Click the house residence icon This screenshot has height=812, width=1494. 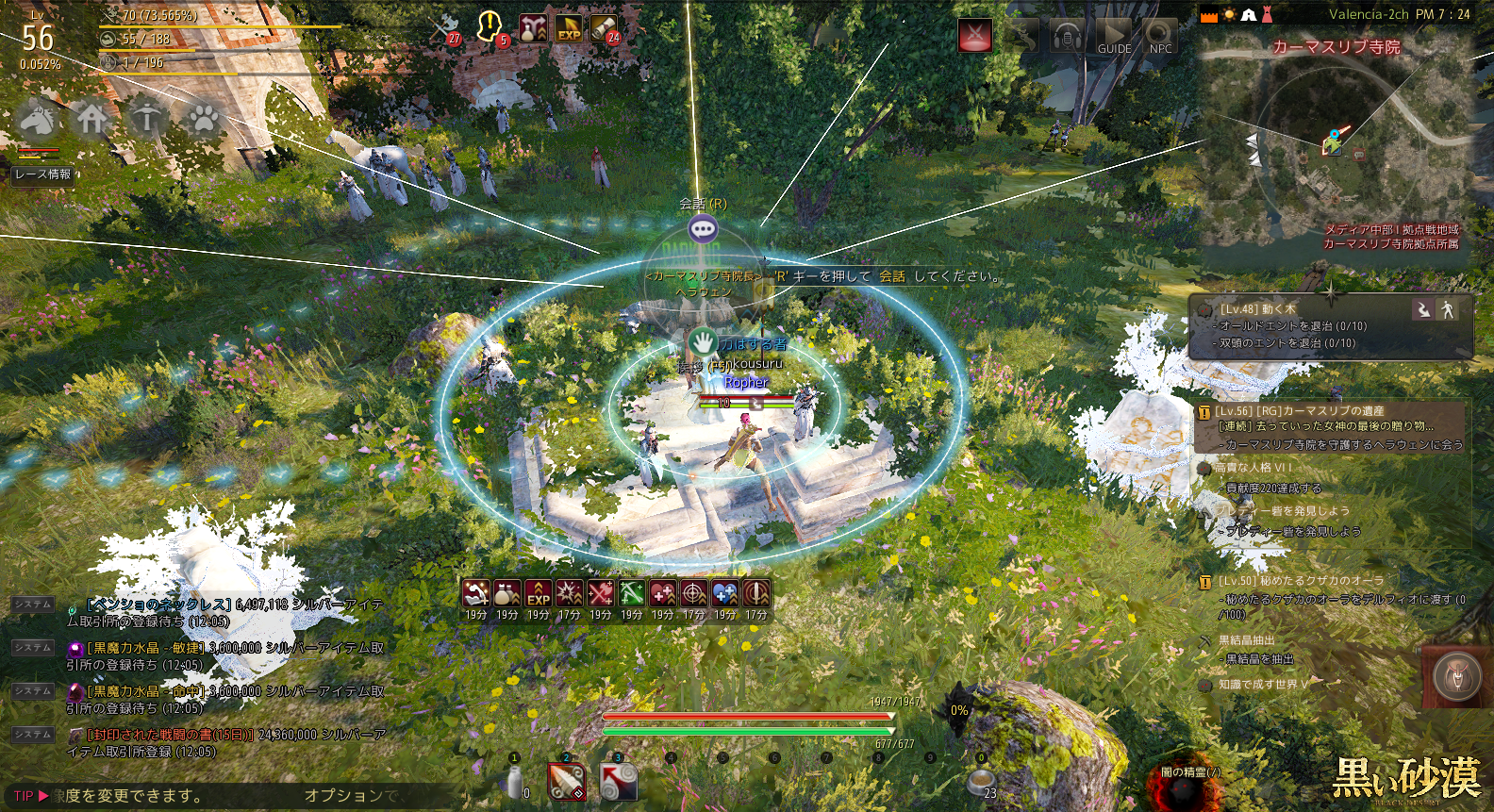[91, 119]
